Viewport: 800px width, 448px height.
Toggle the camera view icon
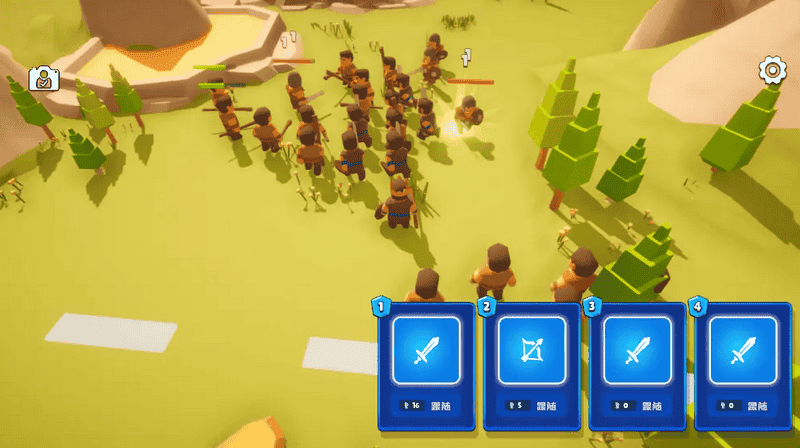click(42, 79)
